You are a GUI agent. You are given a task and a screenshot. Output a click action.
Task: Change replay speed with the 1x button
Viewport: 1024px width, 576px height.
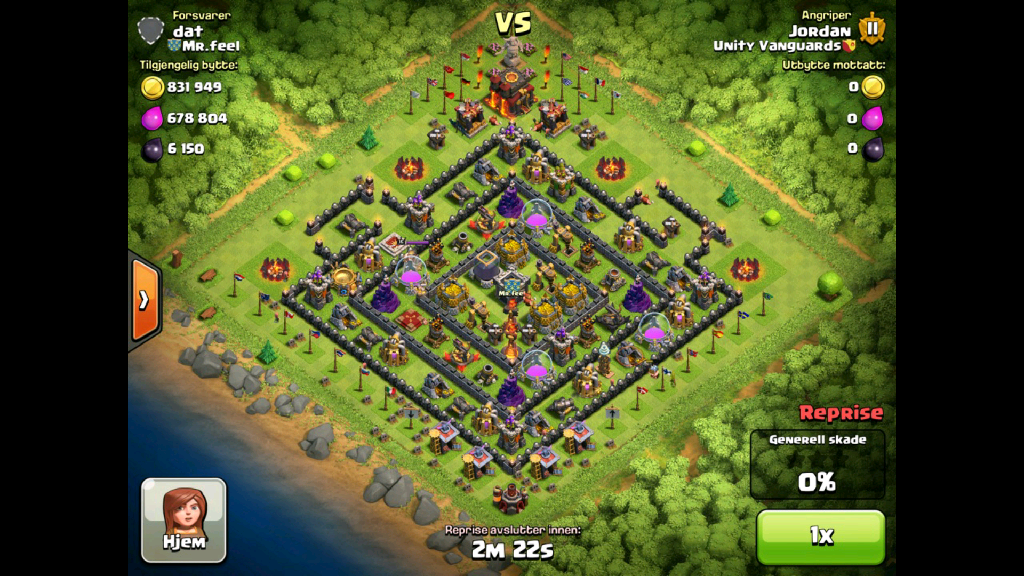pyautogui.click(x=820, y=536)
